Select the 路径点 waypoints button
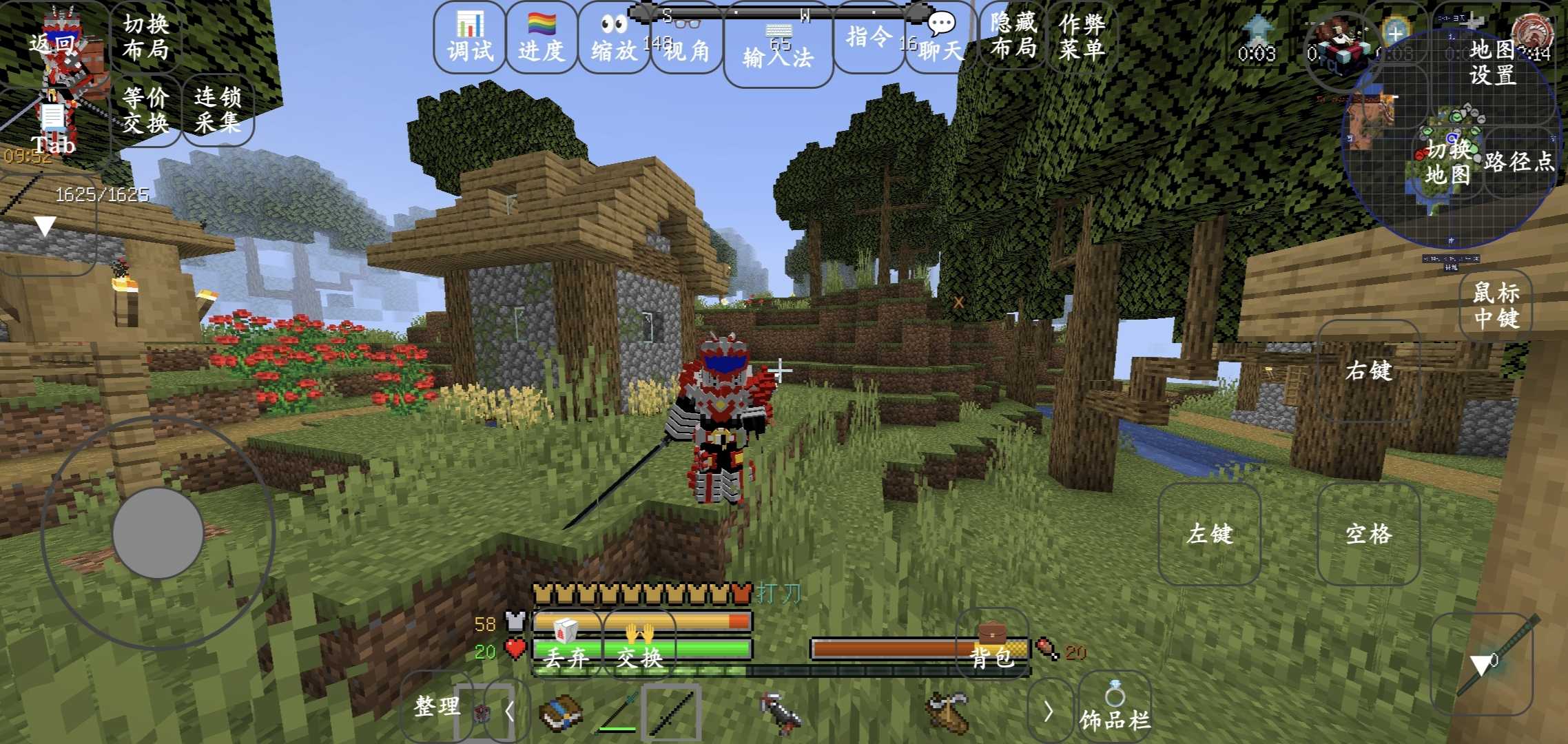 (1519, 162)
